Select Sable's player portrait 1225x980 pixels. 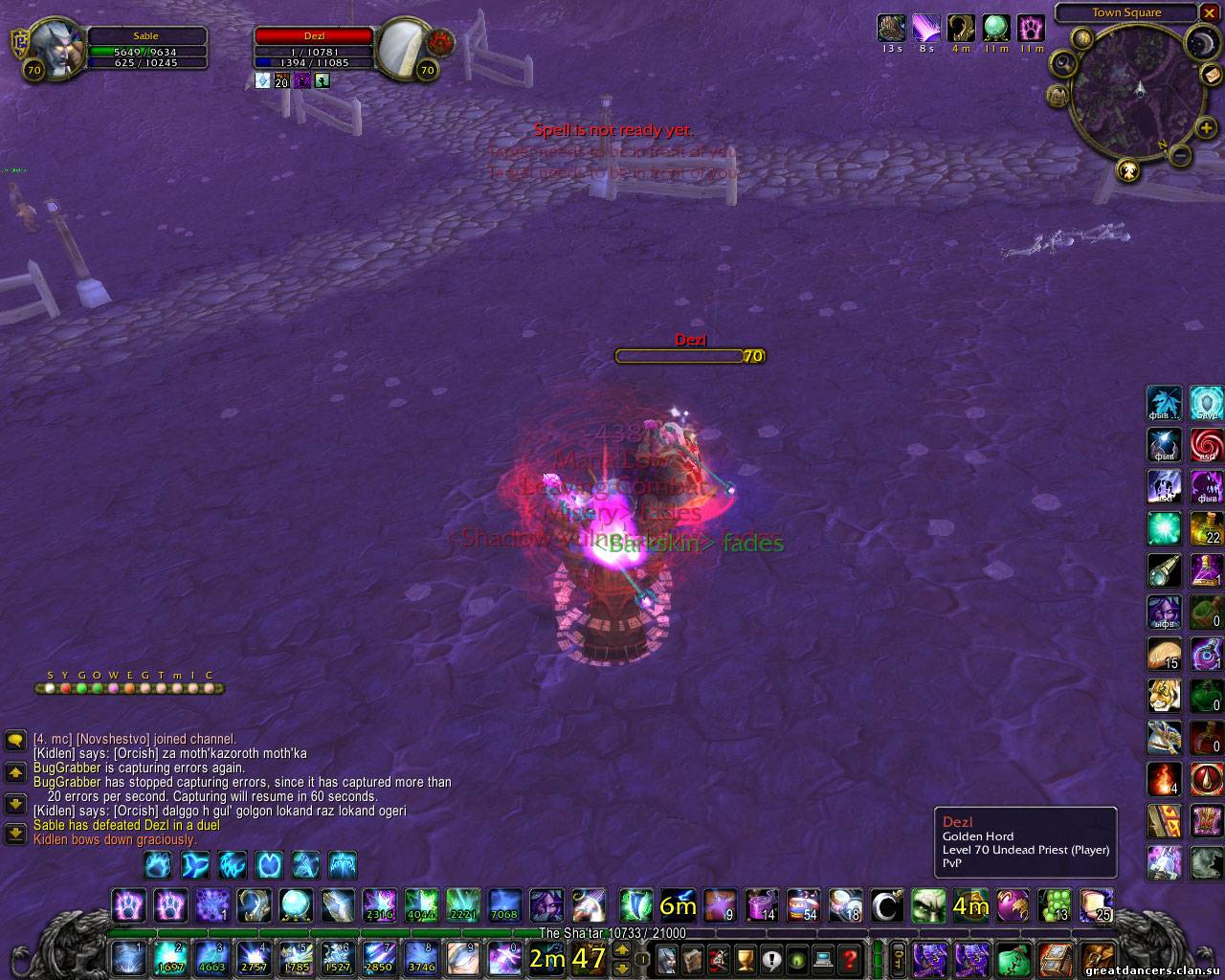48,46
